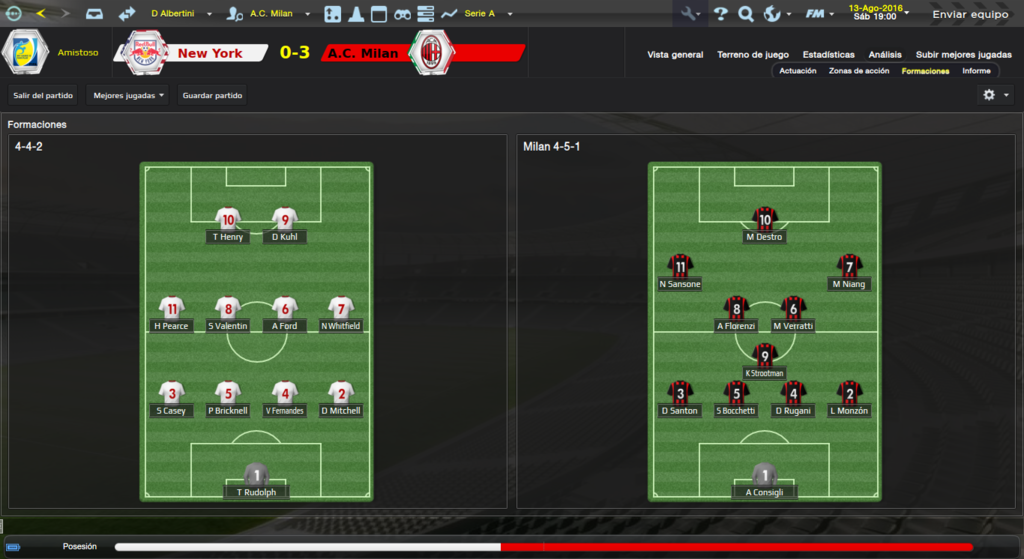
Task: Open the Actuación sub-tab
Action: [798, 71]
